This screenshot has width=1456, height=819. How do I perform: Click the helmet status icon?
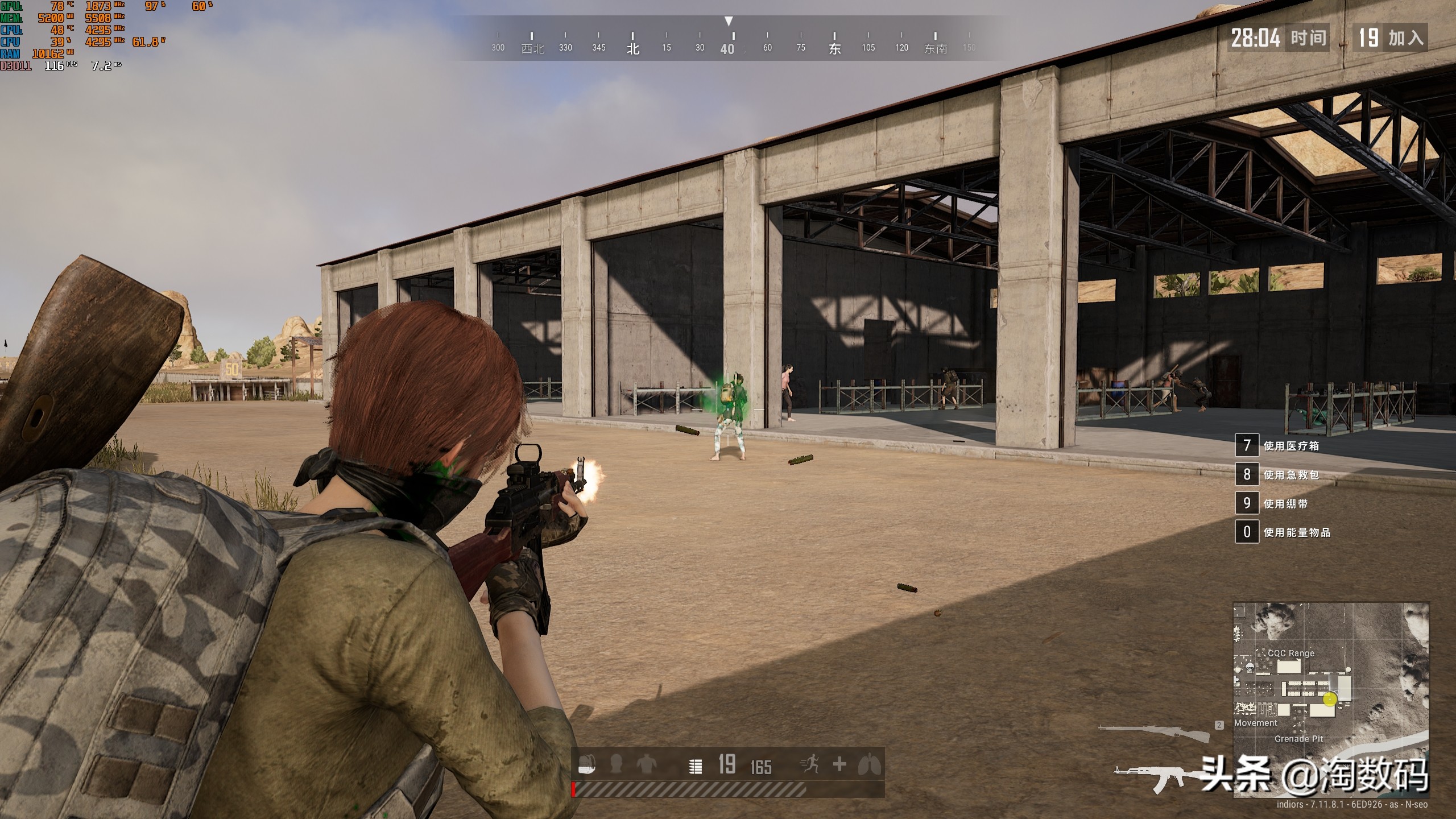[x=615, y=764]
